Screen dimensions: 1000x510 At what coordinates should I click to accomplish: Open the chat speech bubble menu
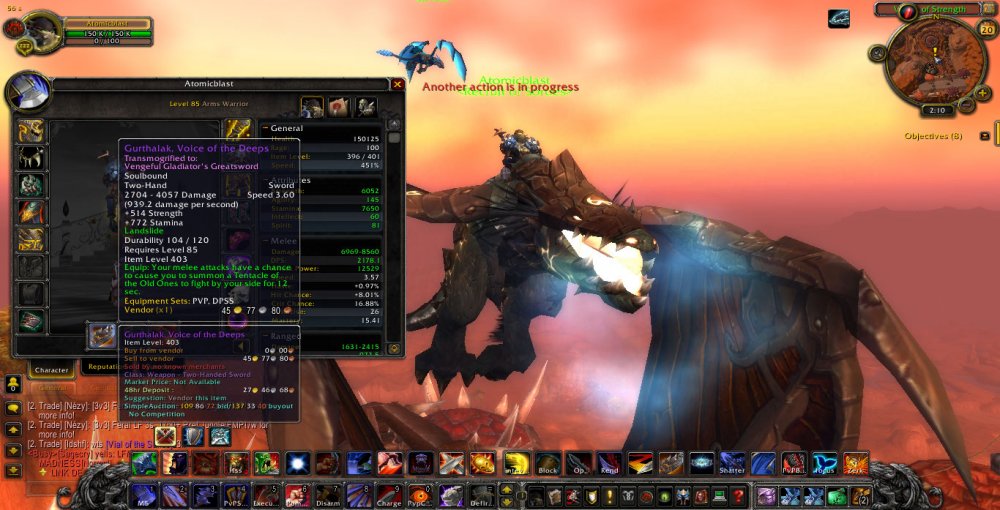[x=13, y=408]
